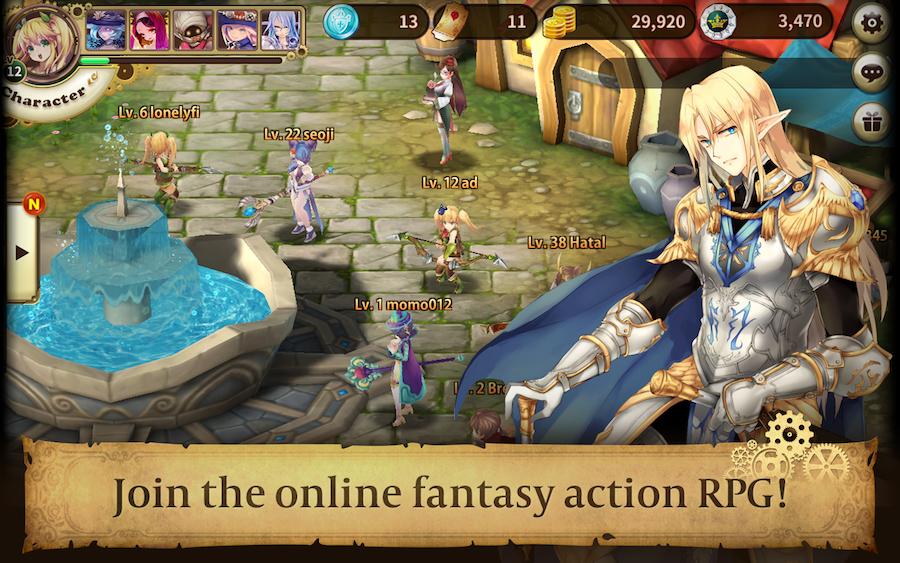Pick the pink-haired witch hat party portrait
900x563 pixels.
pyautogui.click(x=236, y=30)
